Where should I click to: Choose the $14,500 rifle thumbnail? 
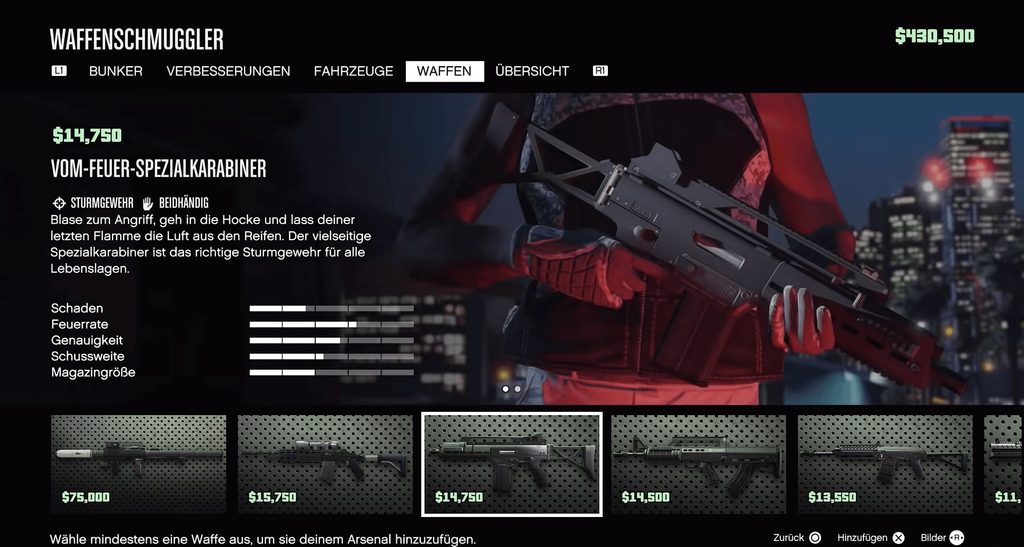[x=698, y=464]
